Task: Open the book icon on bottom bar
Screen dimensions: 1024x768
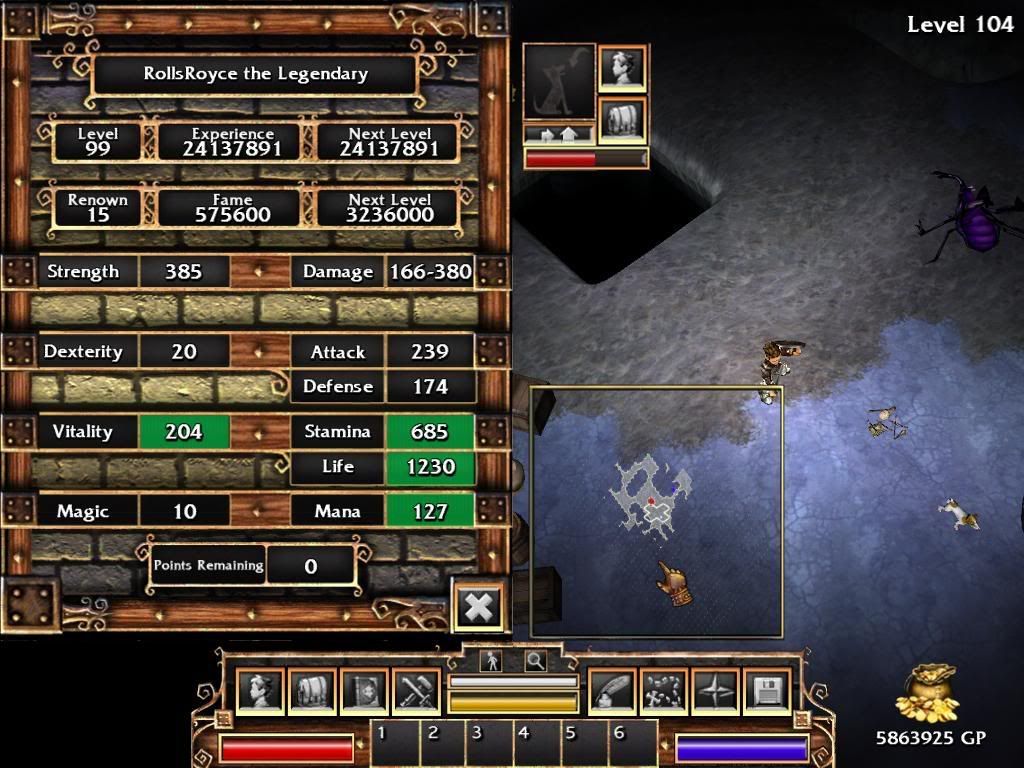Action: [x=364, y=691]
